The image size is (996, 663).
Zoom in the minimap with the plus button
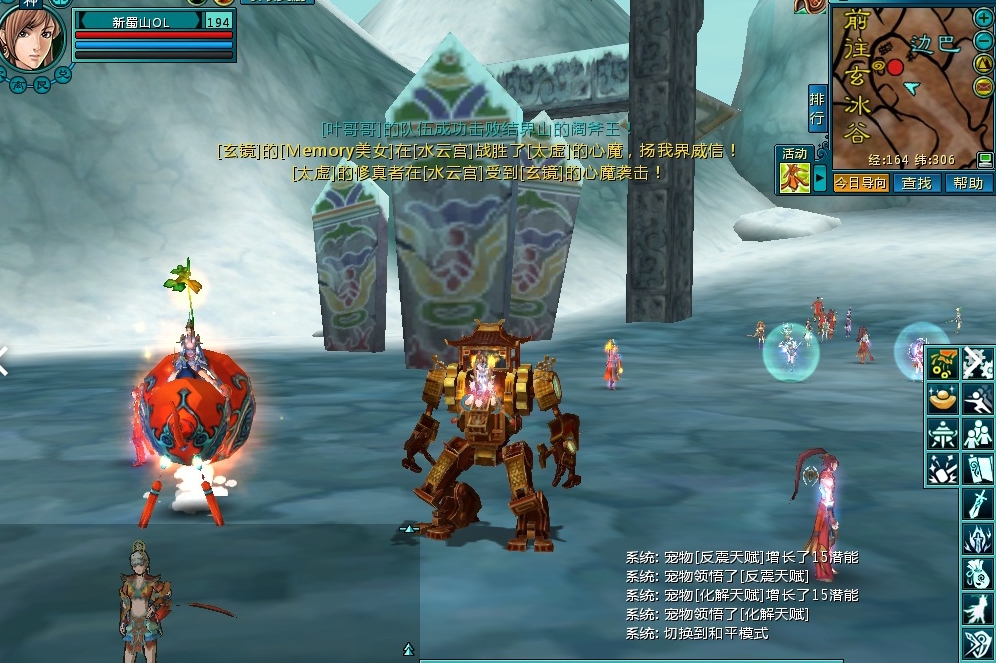coord(982,18)
